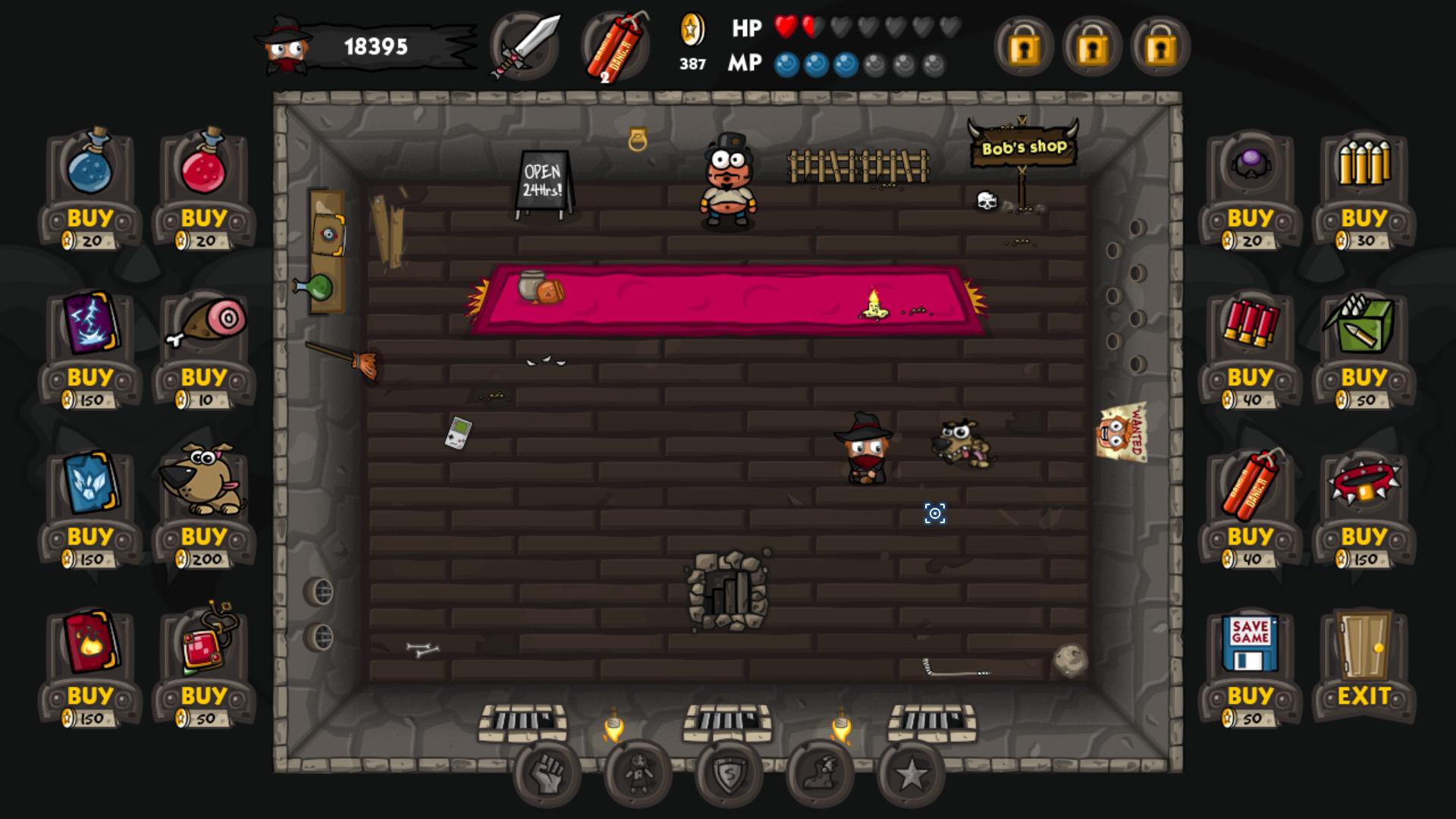Buy the red health potion
1456x819 pixels.
(204, 218)
